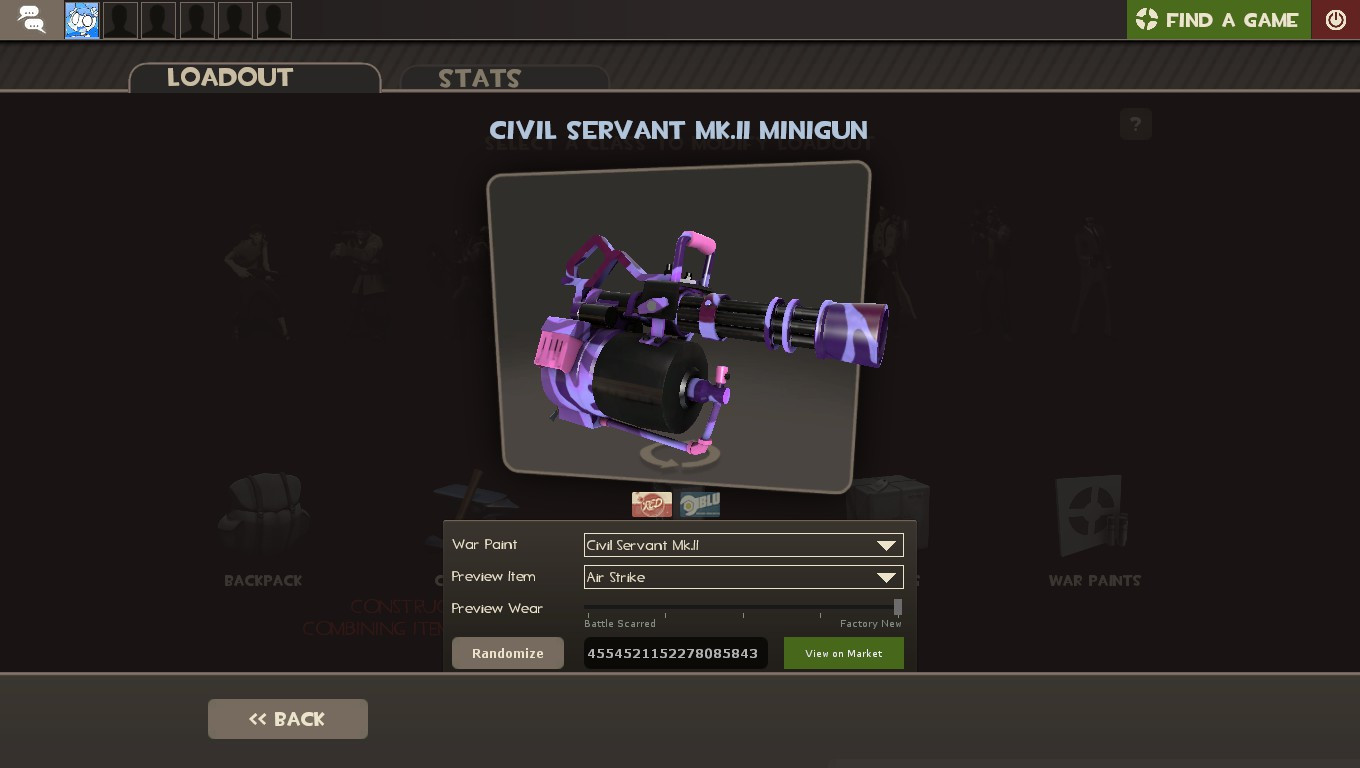Switch preview to the BLU team skin
Viewport: 1360px width, 768px height.
(699, 504)
